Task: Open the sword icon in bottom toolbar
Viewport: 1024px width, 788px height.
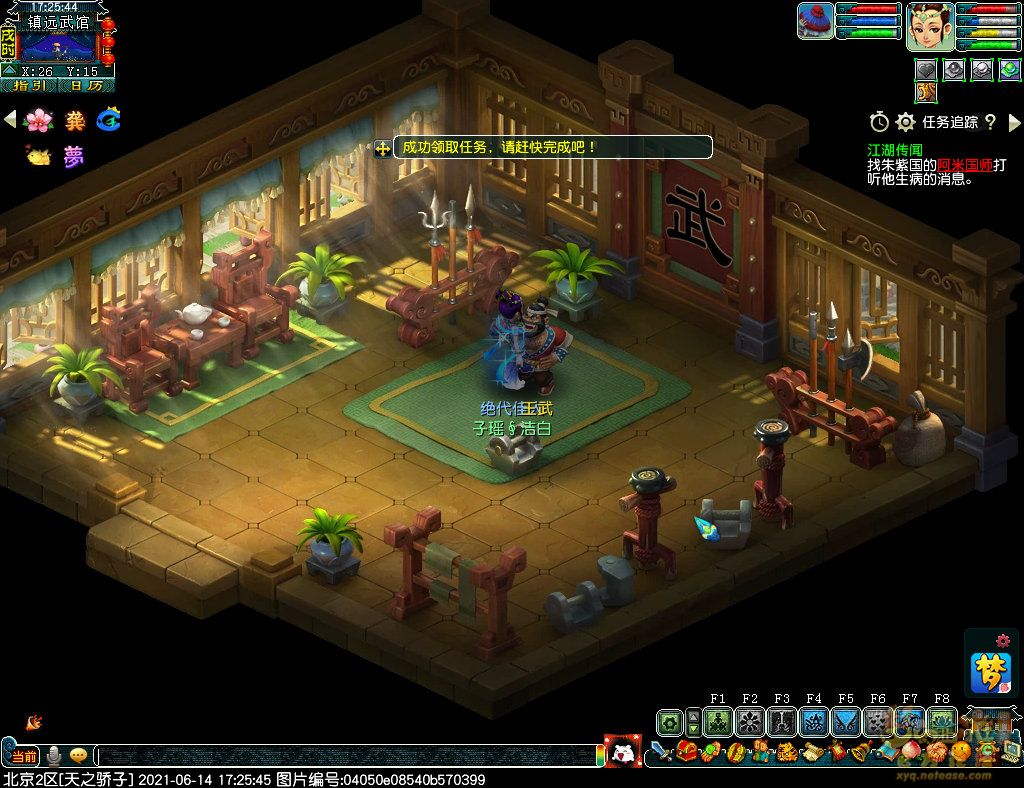Action: (x=660, y=751)
